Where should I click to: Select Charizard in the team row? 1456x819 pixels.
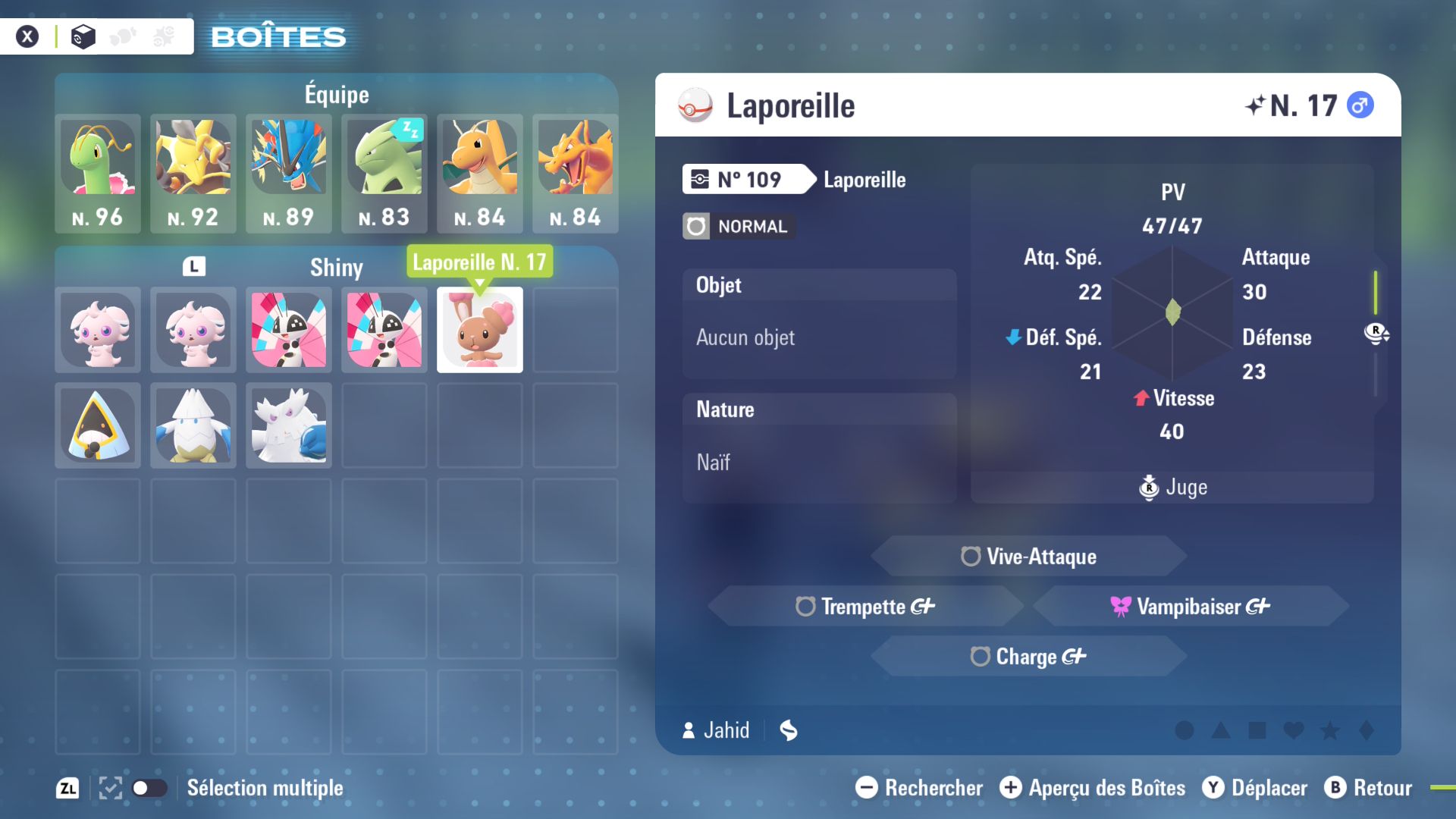576,173
